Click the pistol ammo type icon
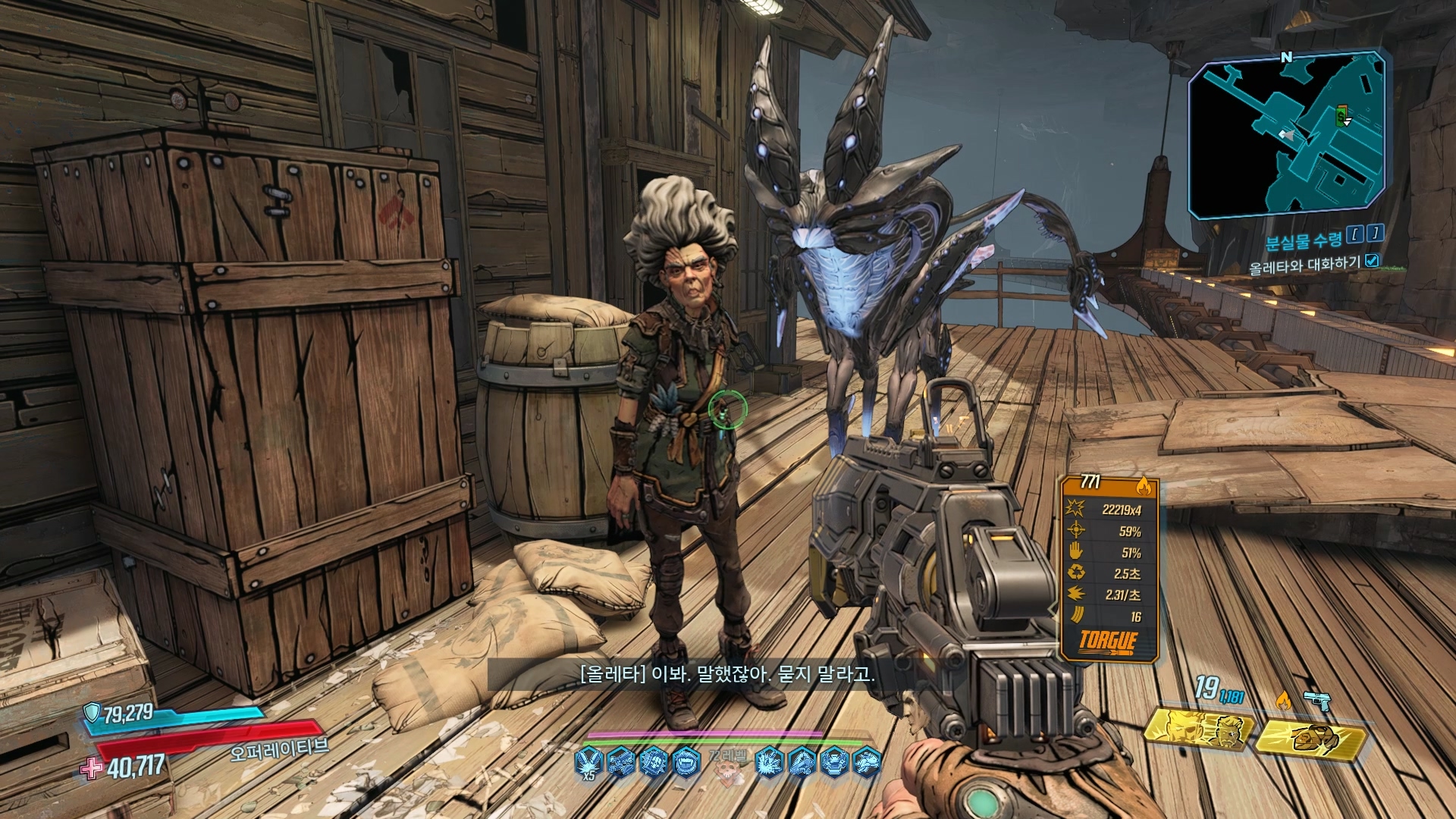The height and width of the screenshot is (819, 1456). (1319, 701)
